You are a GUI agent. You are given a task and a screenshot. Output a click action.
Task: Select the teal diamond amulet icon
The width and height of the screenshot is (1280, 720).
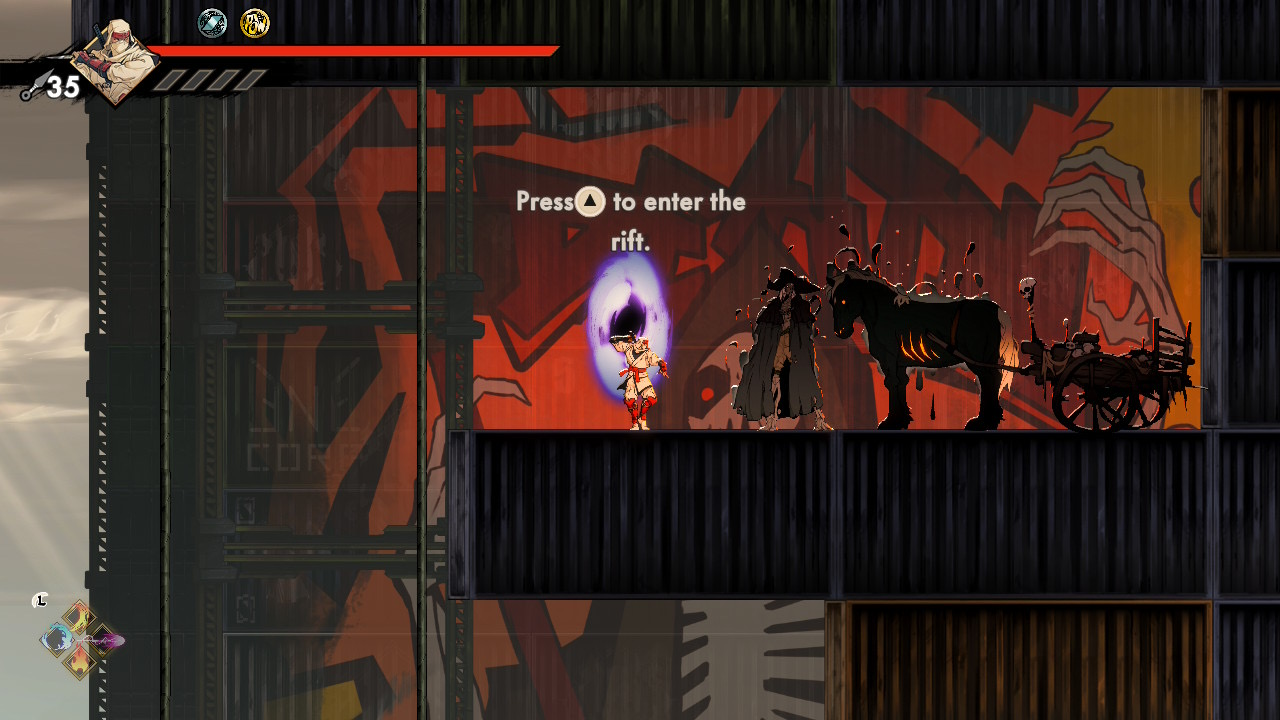coord(212,23)
